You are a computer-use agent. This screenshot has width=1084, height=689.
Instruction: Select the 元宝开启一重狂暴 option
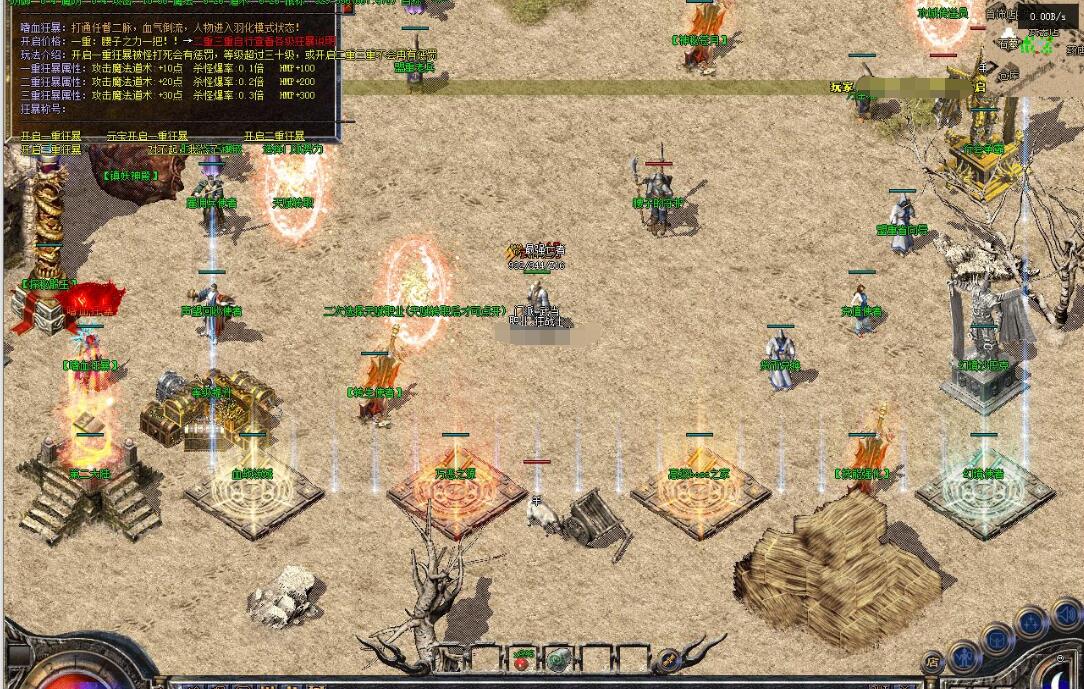(146, 136)
